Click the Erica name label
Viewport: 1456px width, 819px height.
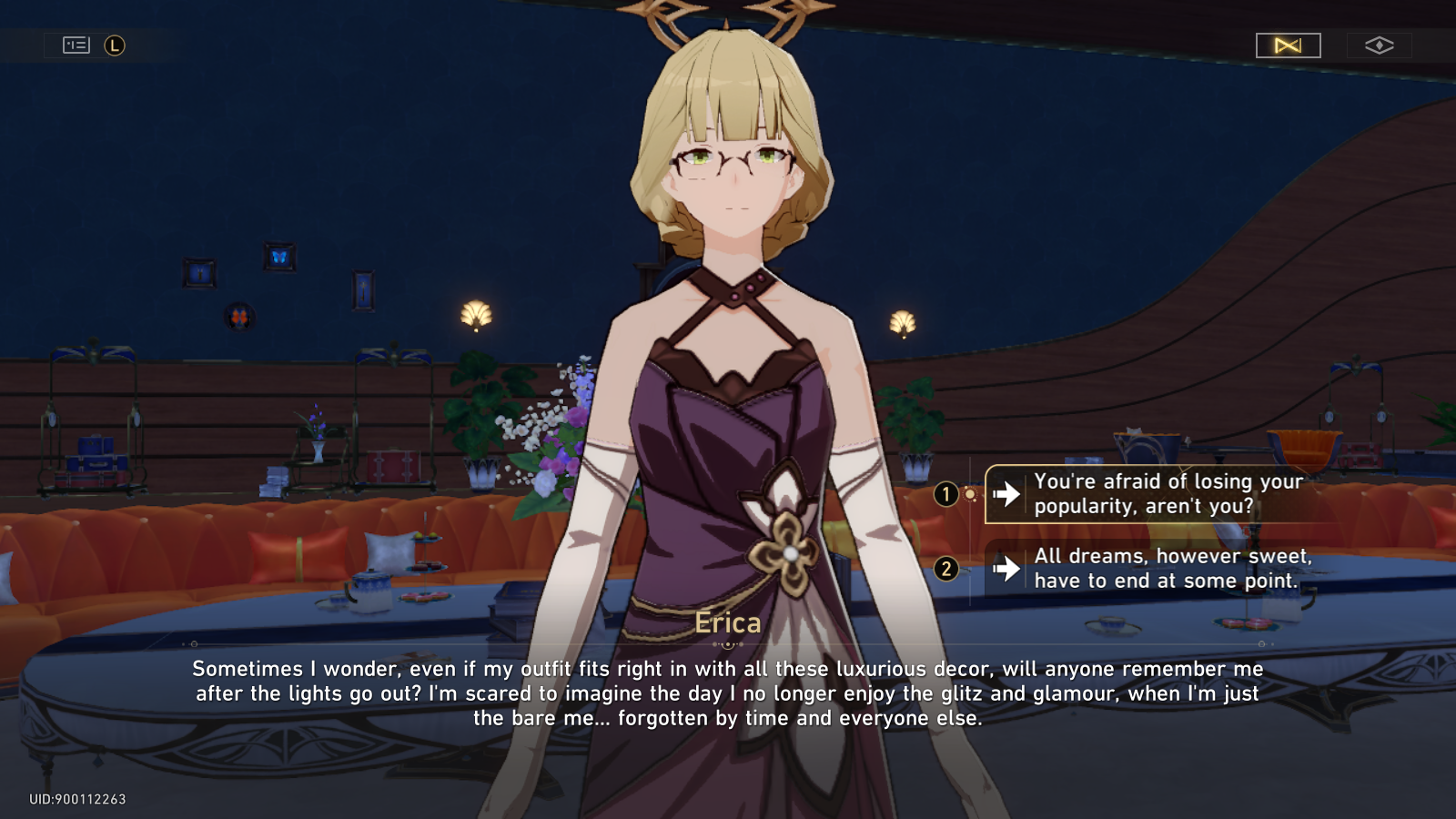[x=728, y=622]
